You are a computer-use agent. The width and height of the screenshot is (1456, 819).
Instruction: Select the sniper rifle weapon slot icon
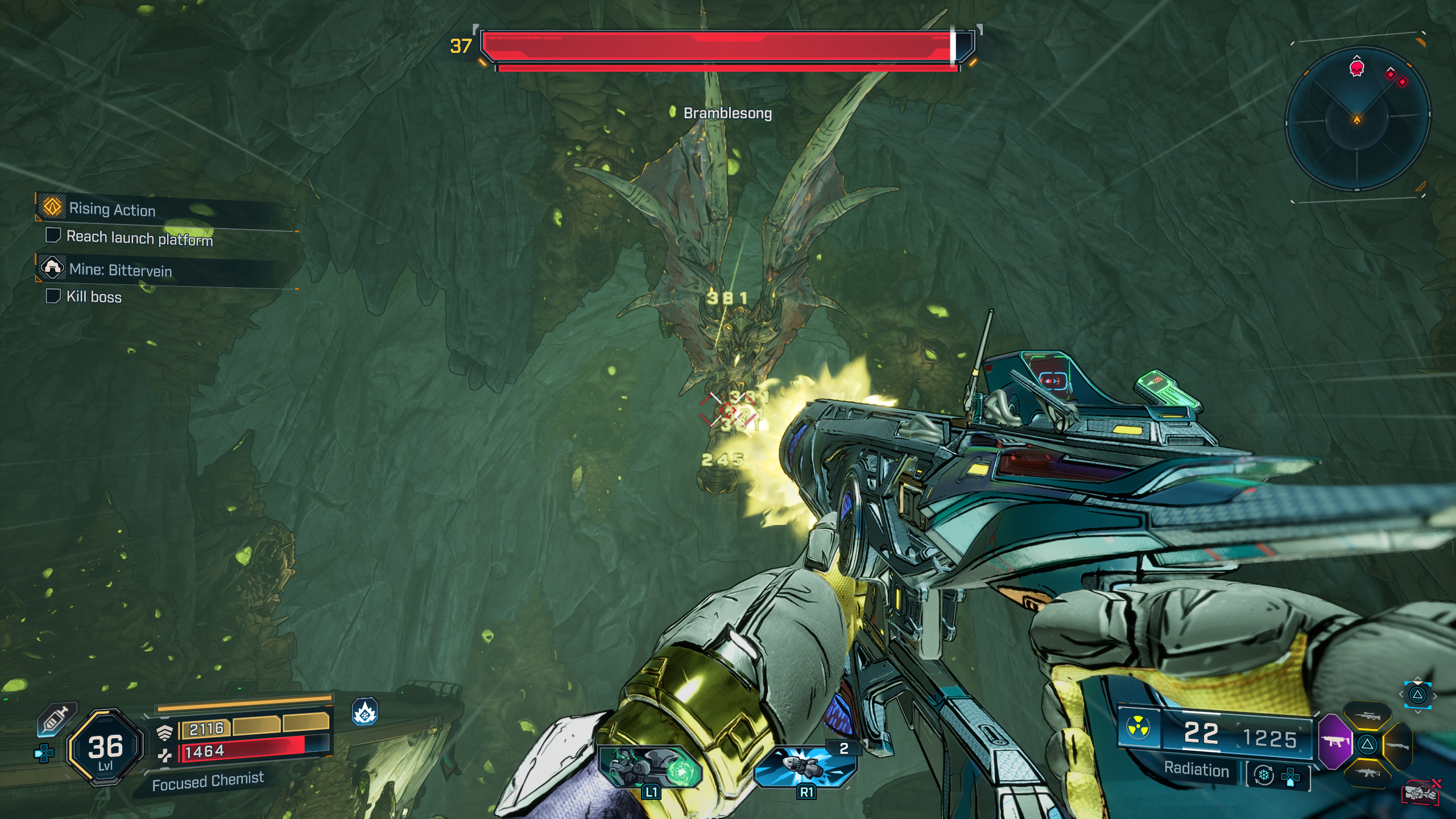(x=1368, y=715)
